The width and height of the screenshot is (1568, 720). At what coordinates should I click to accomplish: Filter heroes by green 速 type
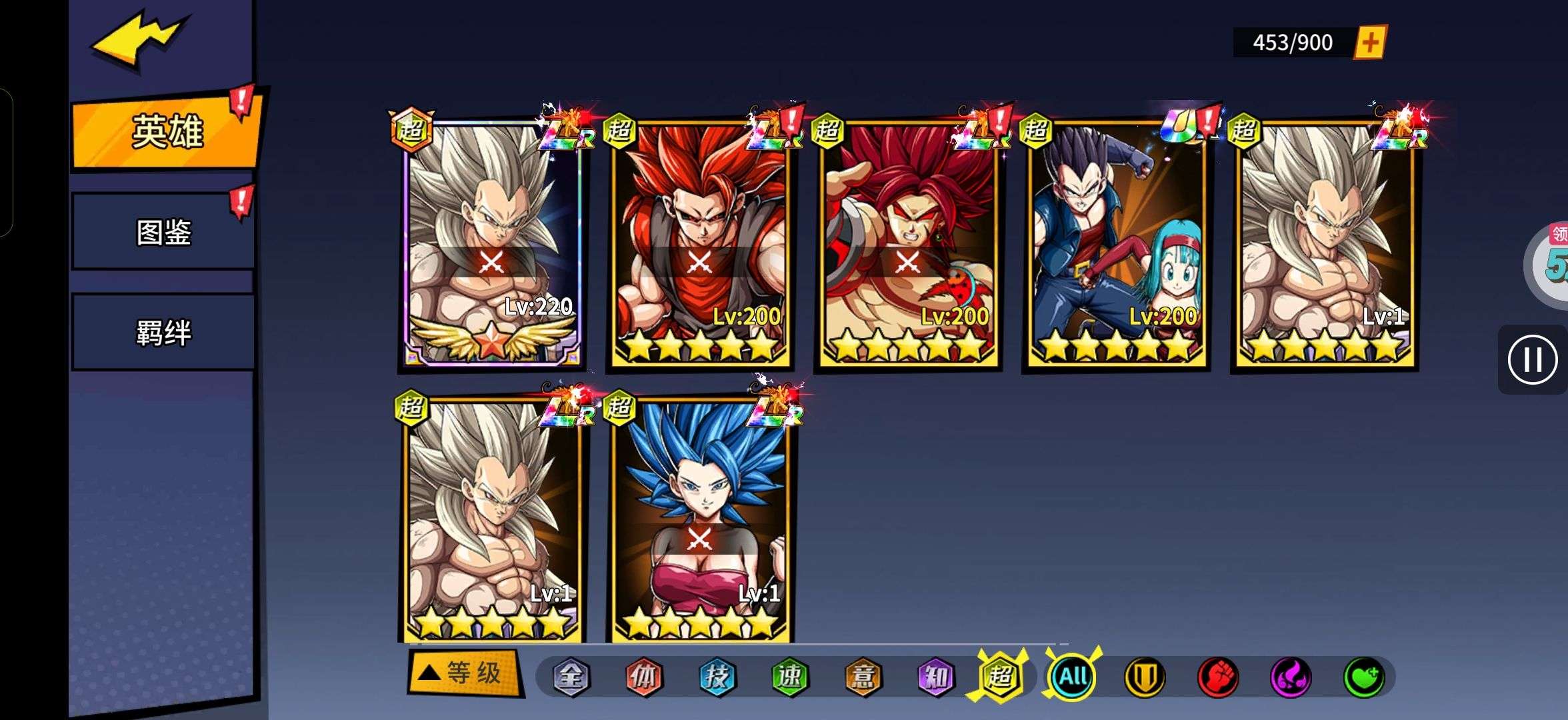pos(790,677)
